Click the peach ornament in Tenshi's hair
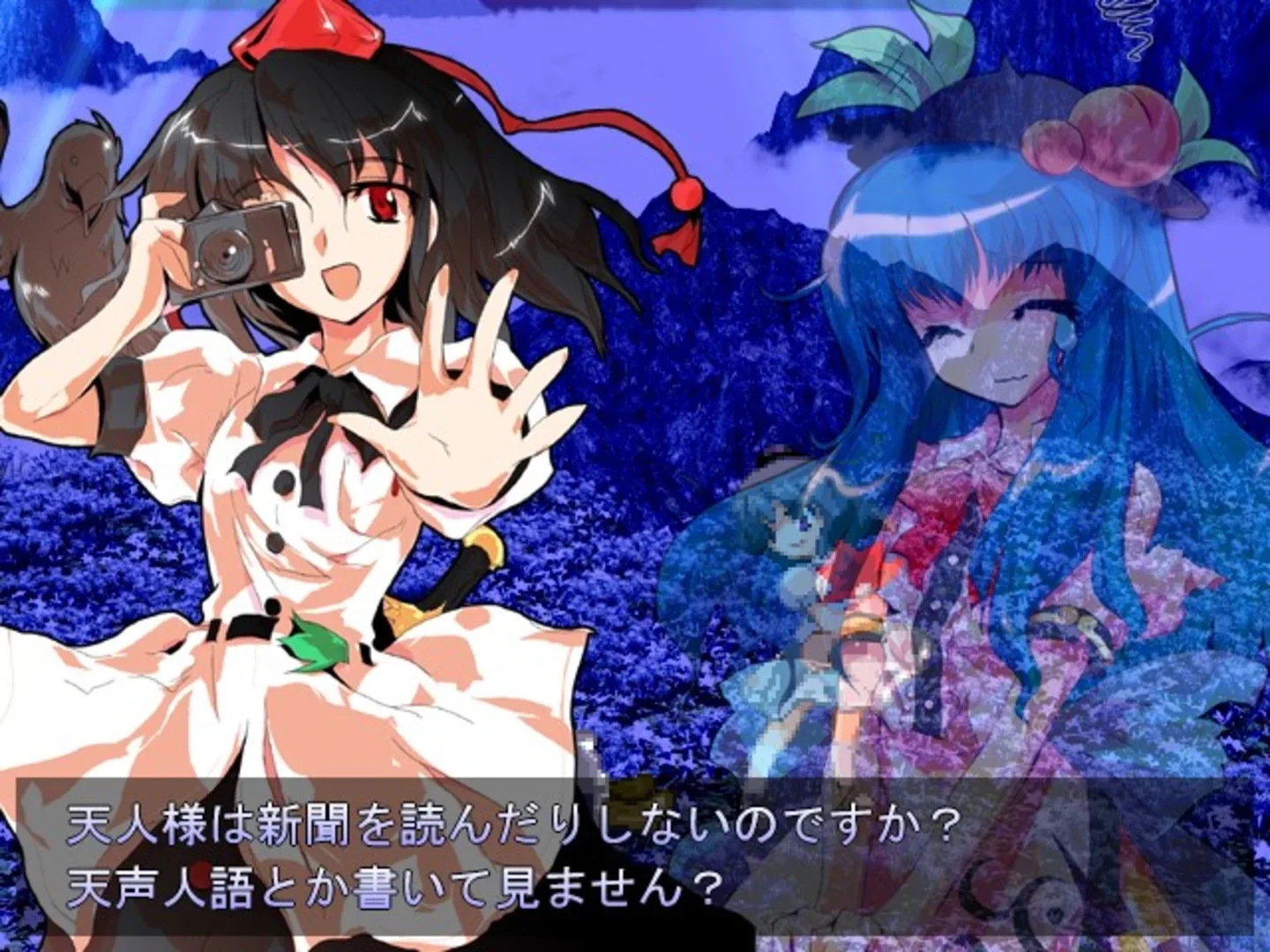 (x=1120, y=132)
